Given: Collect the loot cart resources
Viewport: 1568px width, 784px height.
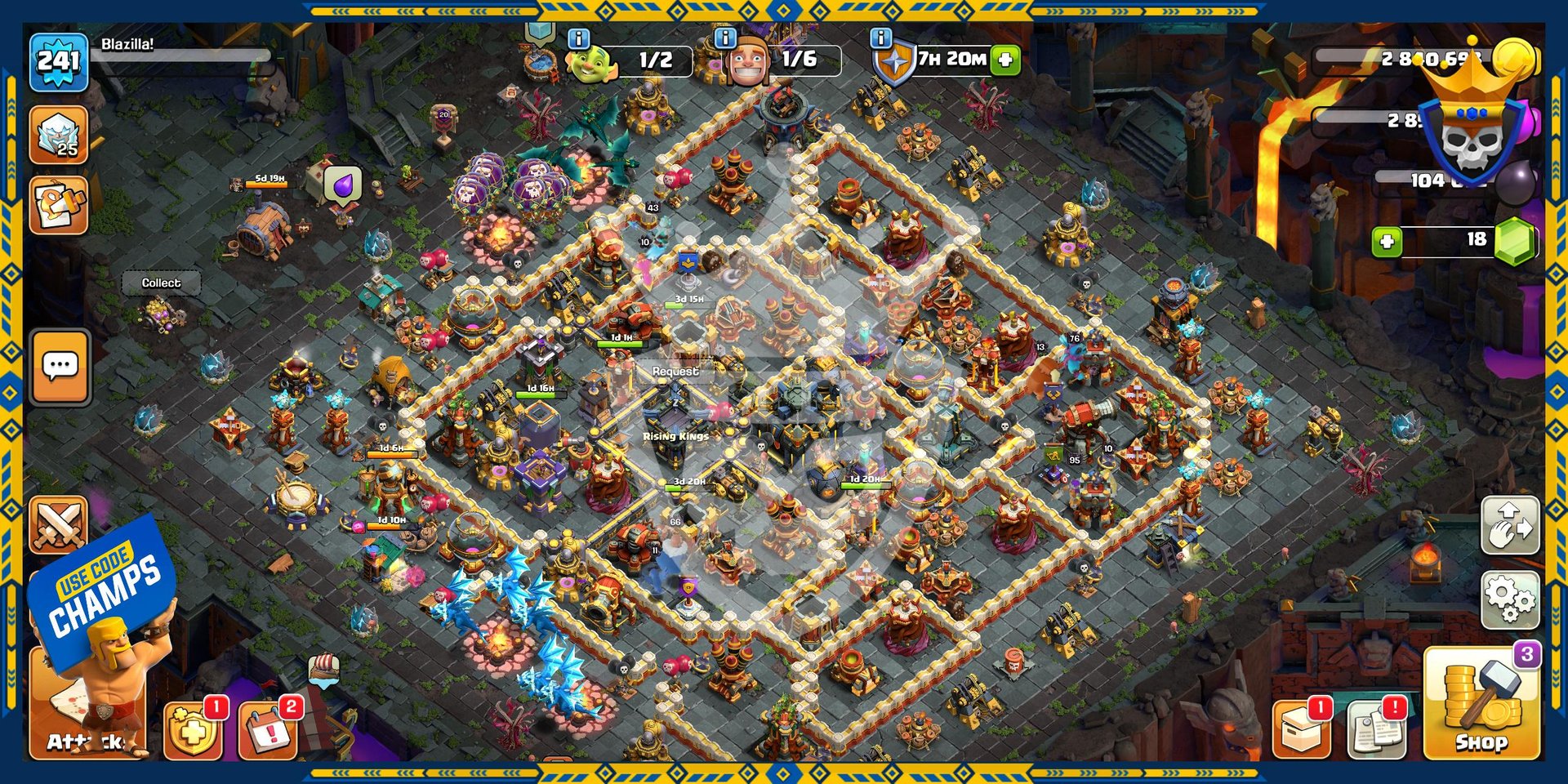Looking at the screenshot, I should point(161,283).
